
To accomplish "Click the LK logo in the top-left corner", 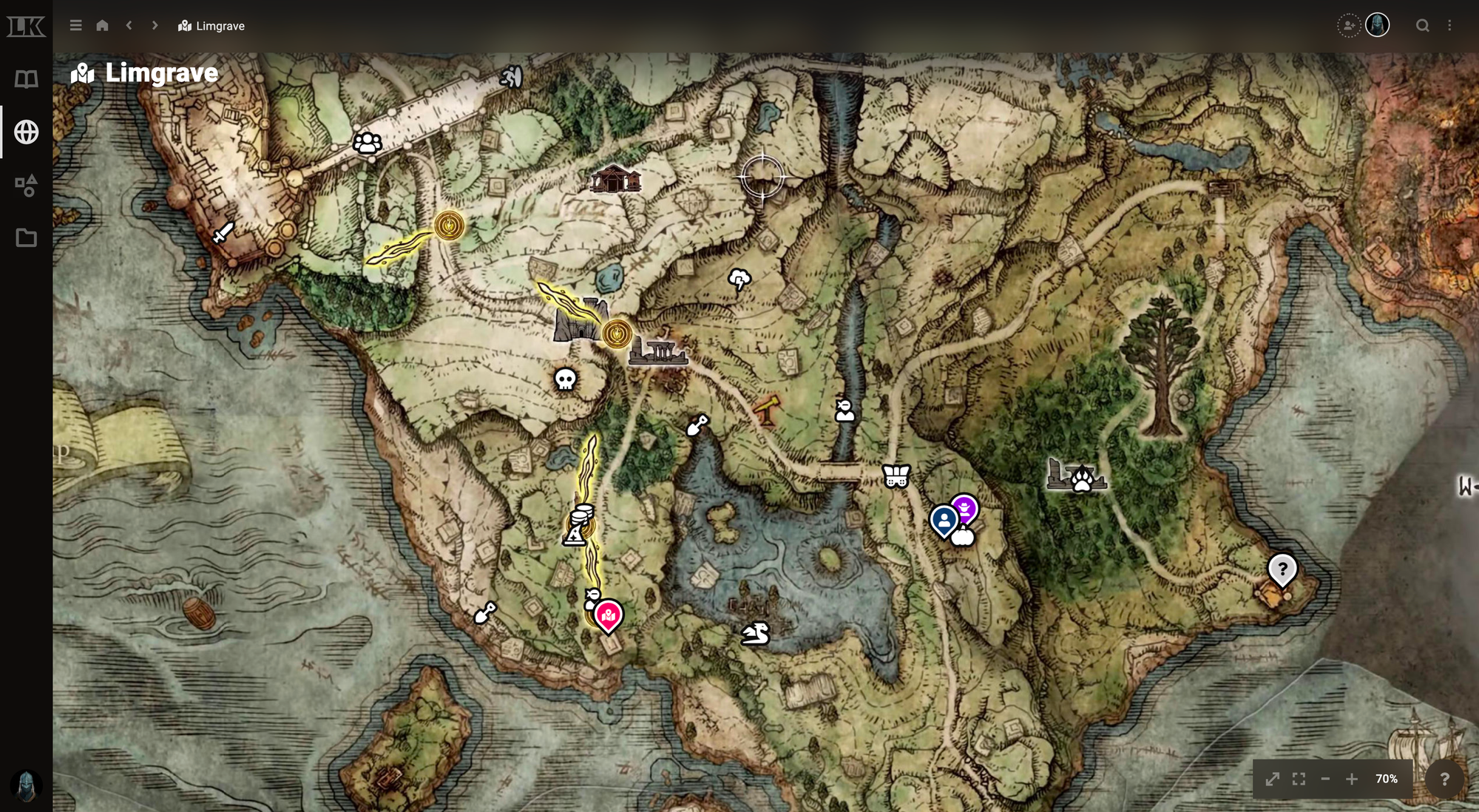I will (x=27, y=25).
